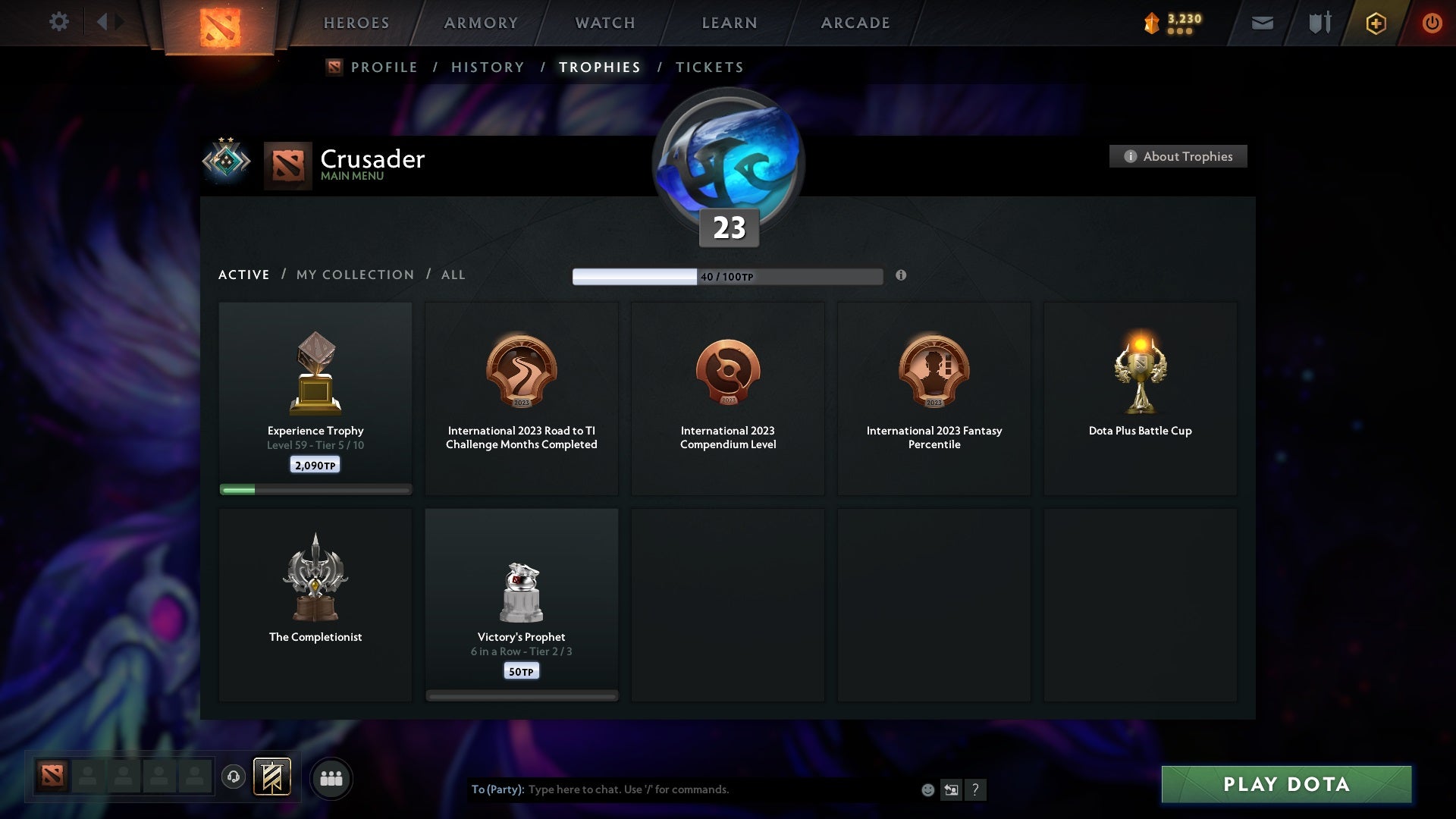The image size is (1456, 819).
Task: Toggle the whisper chat mode icon
Action: 951,789
